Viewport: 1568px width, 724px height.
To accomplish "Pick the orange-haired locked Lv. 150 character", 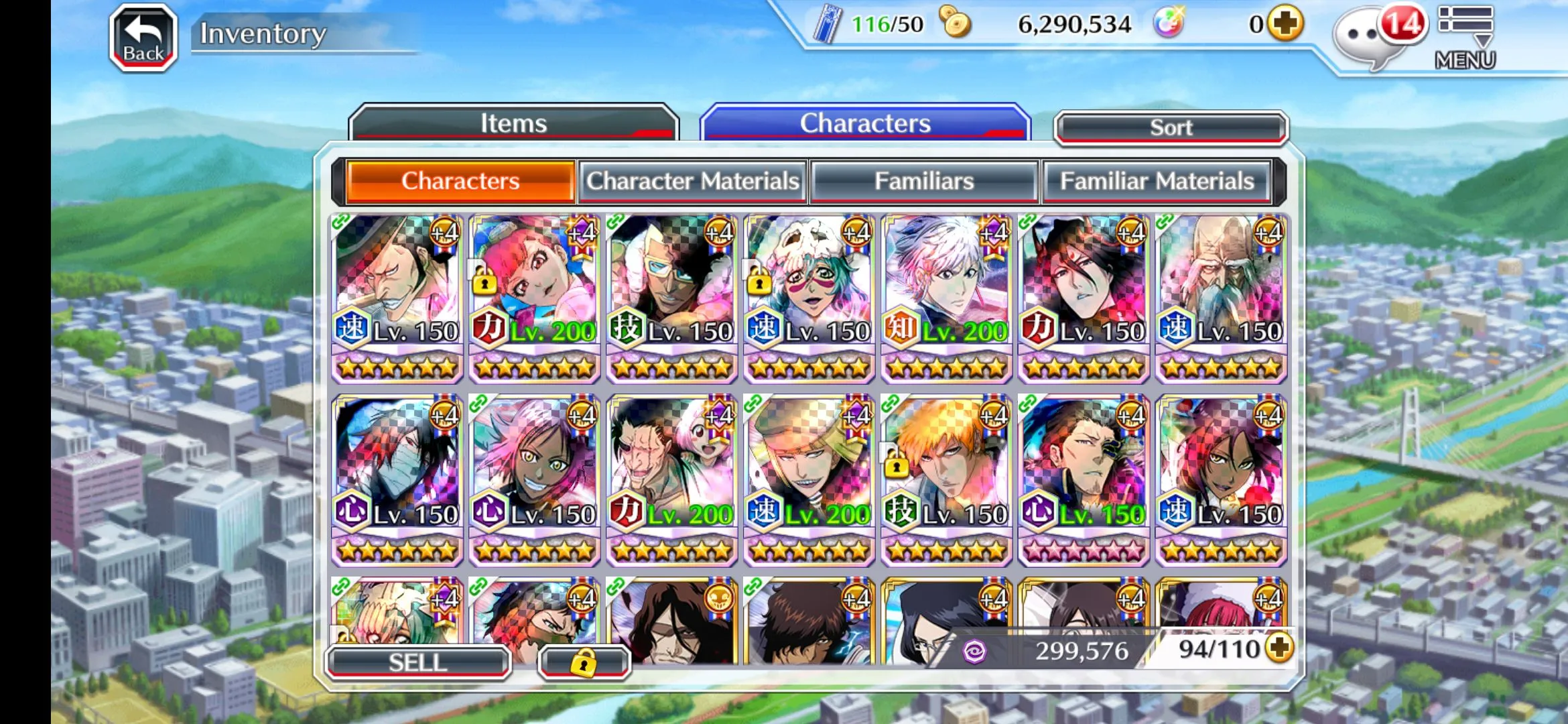I will click(x=946, y=480).
